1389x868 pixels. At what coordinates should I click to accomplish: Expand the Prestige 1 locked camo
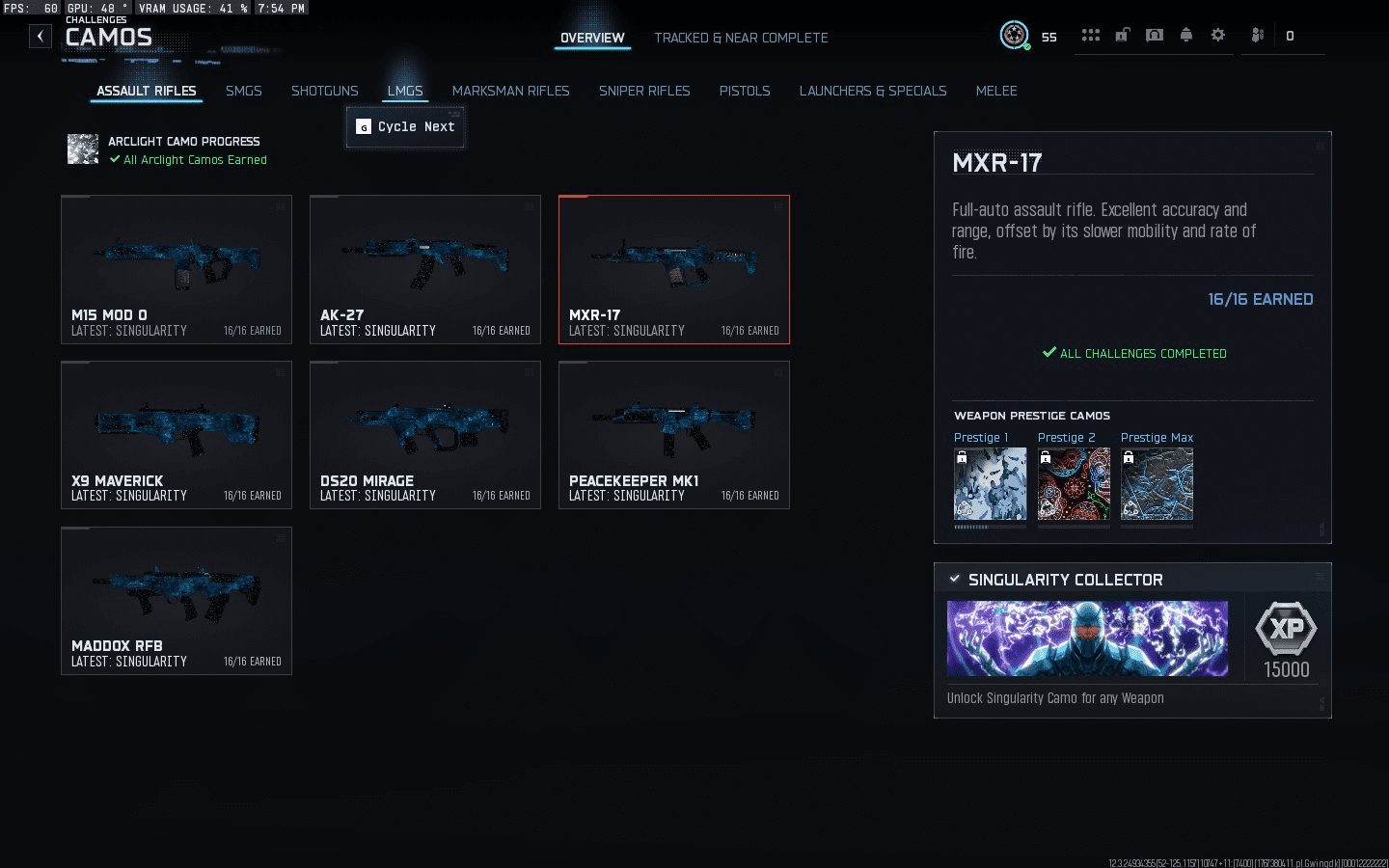(x=990, y=484)
